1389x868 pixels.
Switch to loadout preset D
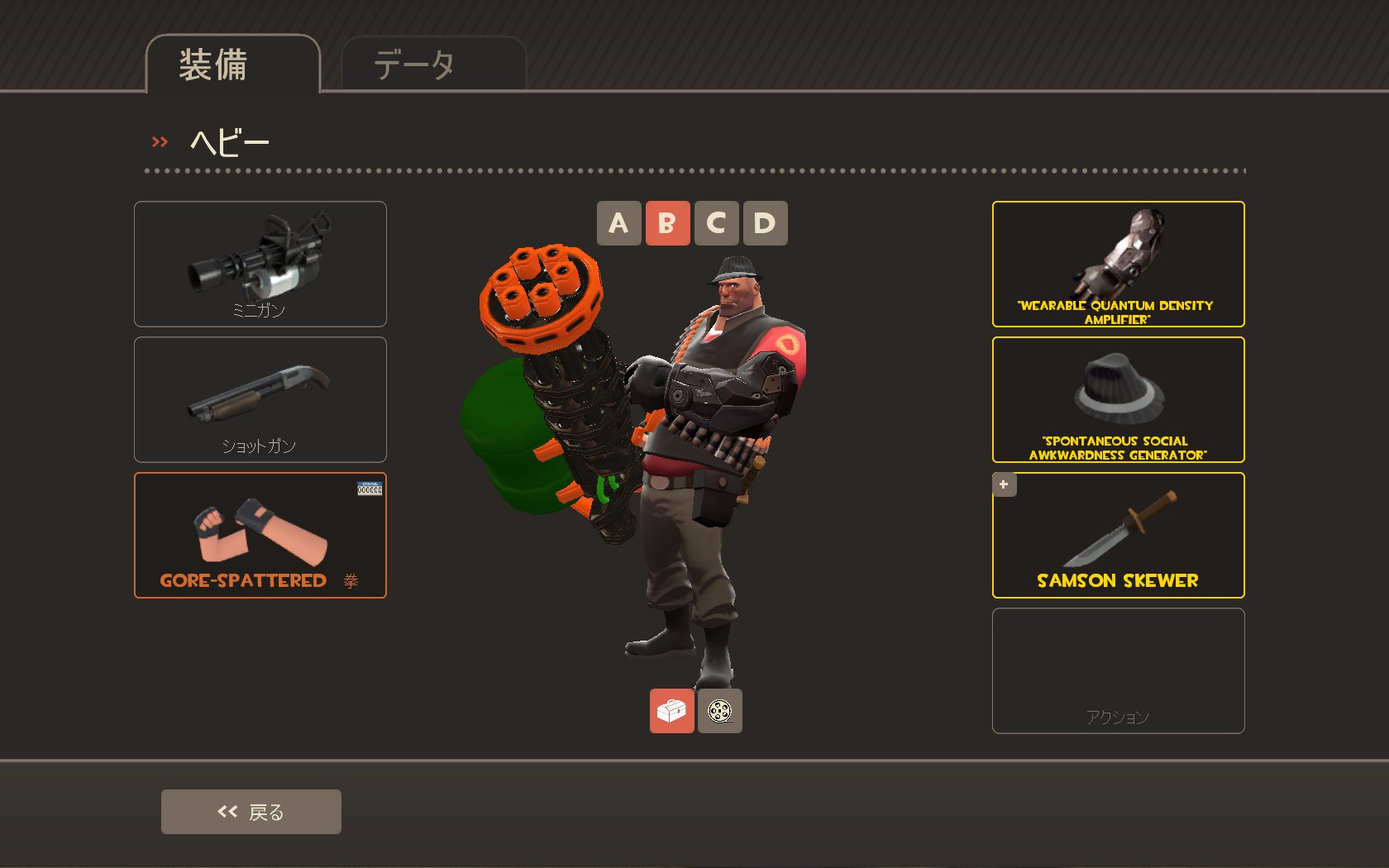click(x=764, y=222)
